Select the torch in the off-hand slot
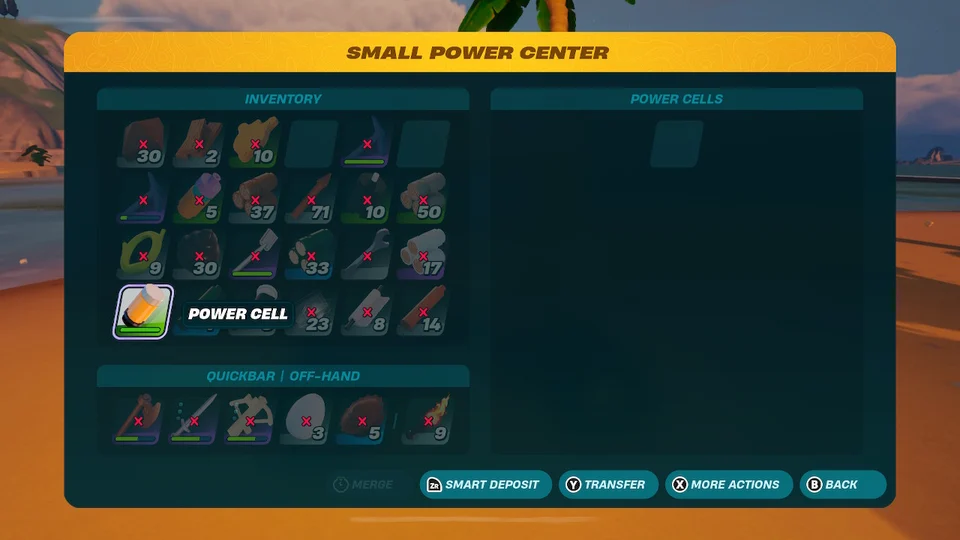960x540 pixels. pyautogui.click(x=428, y=419)
